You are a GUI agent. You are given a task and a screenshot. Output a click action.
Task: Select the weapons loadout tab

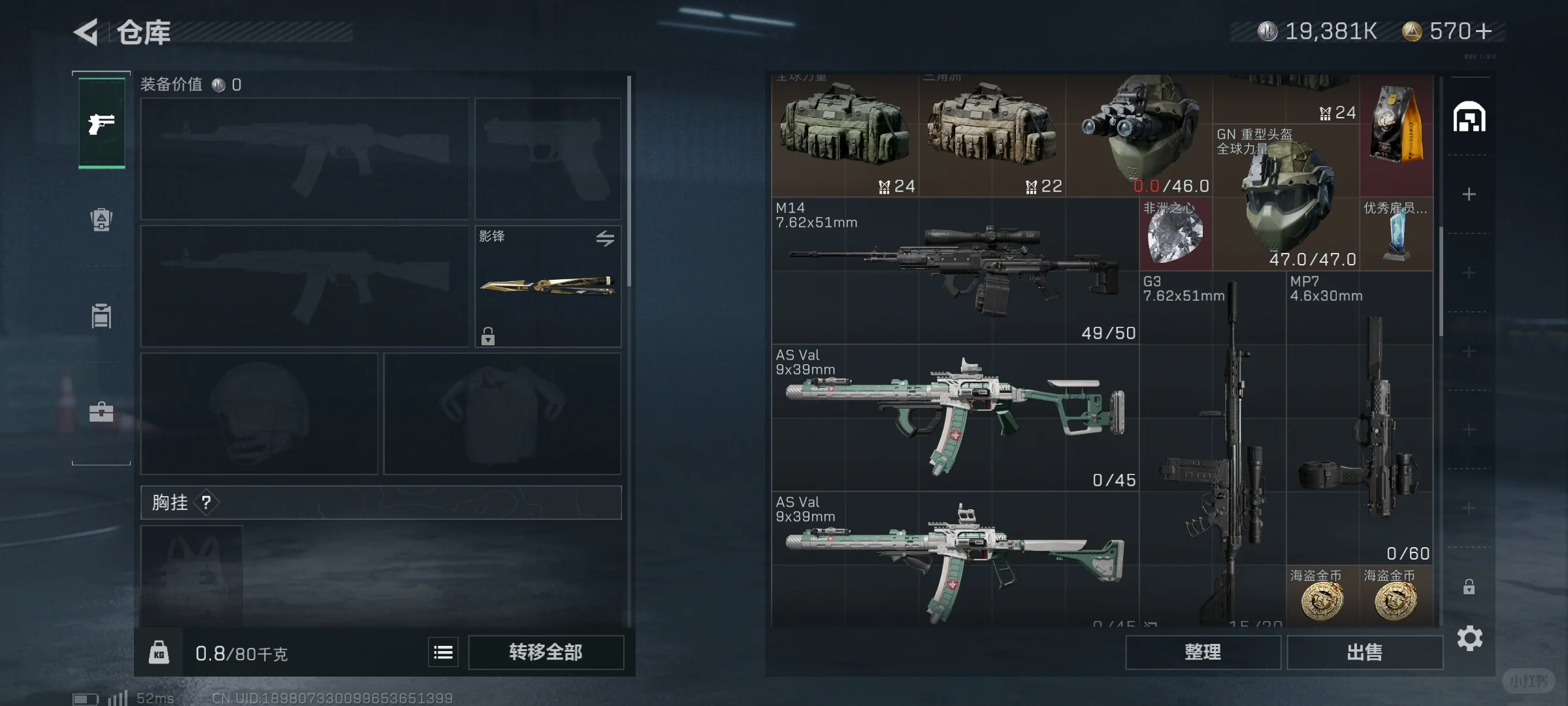pos(102,123)
